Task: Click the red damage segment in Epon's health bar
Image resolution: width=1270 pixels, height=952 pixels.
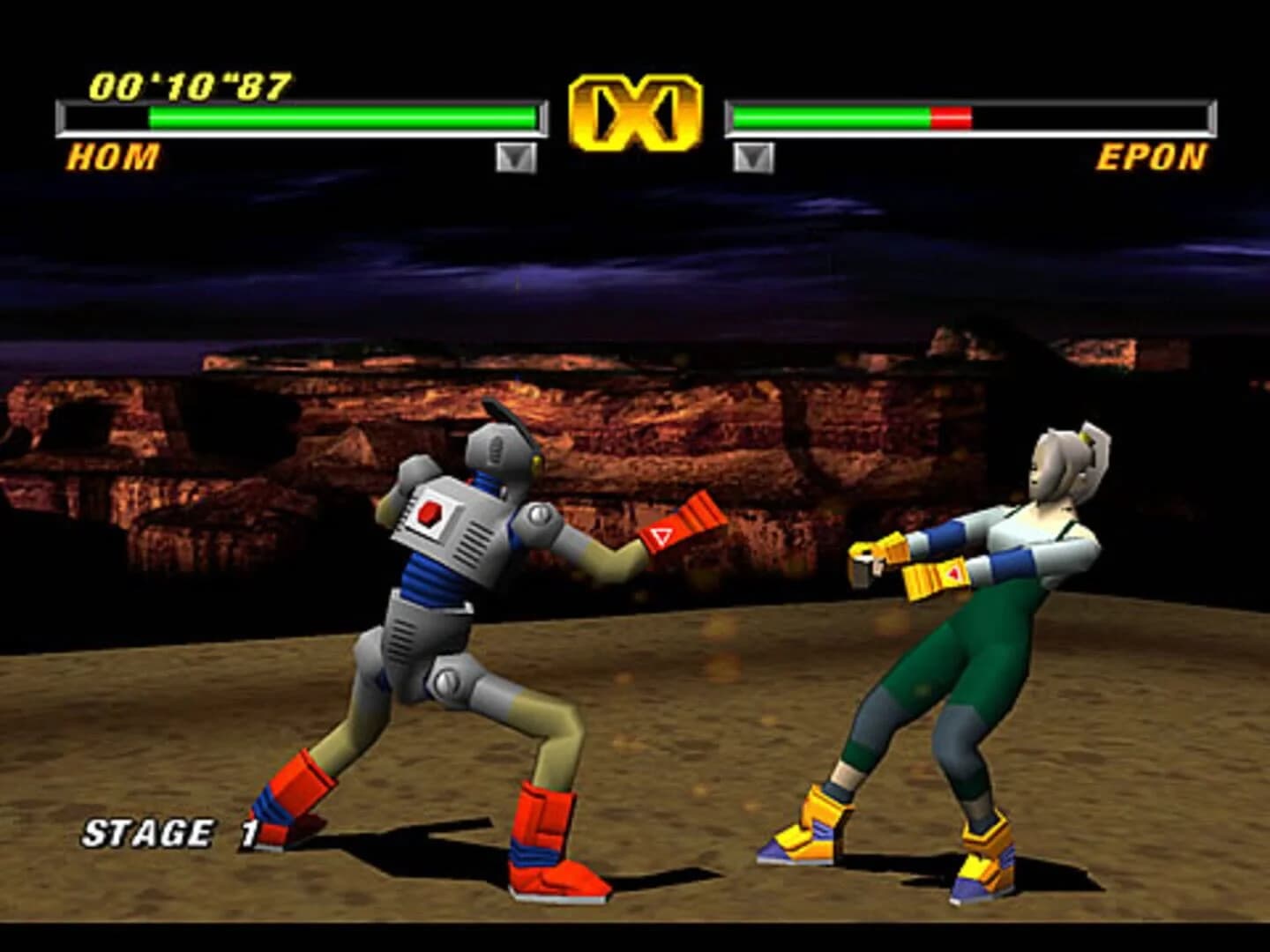Action: coord(951,115)
